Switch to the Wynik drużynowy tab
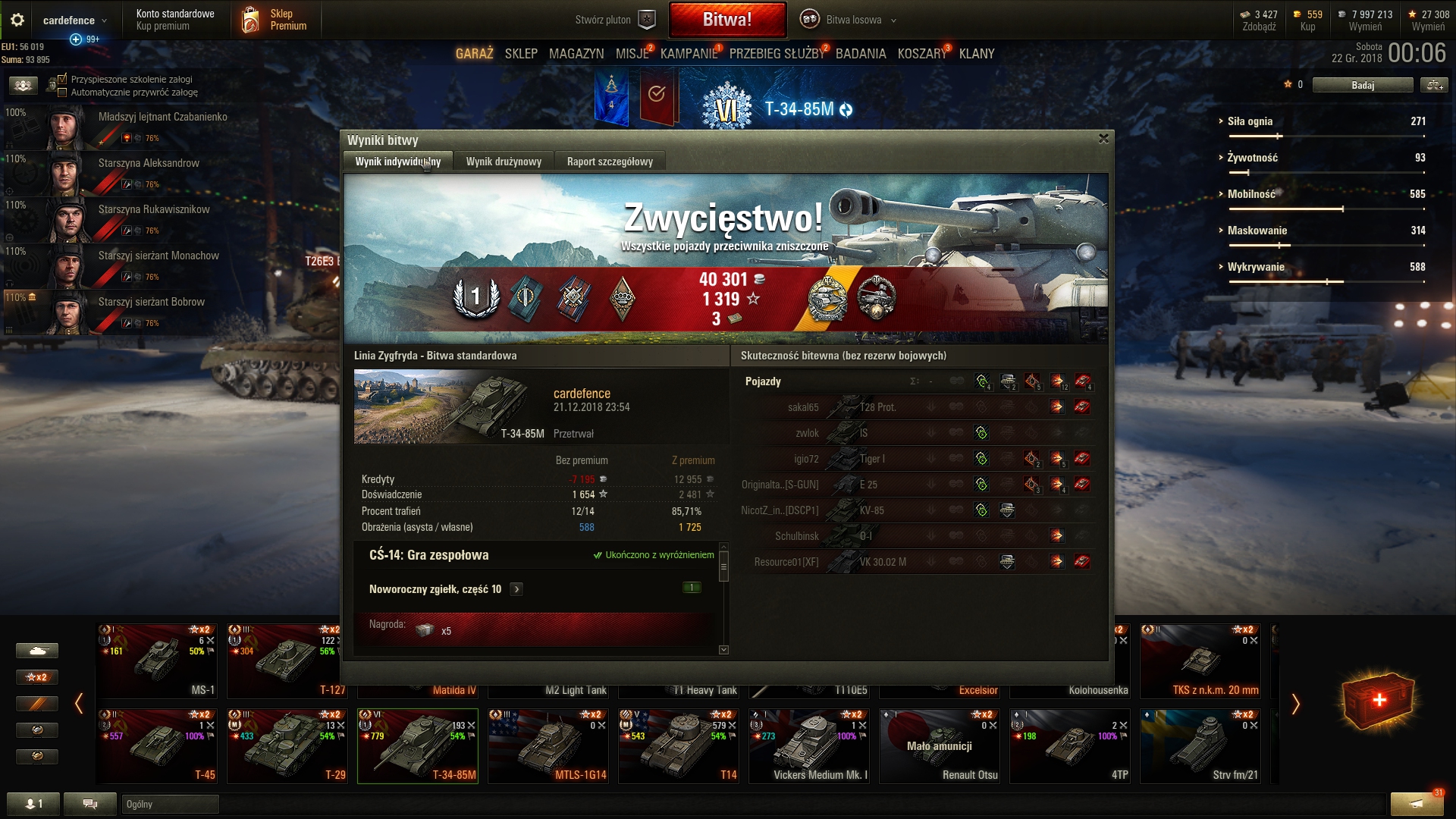The height and width of the screenshot is (819, 1456). 504,162
